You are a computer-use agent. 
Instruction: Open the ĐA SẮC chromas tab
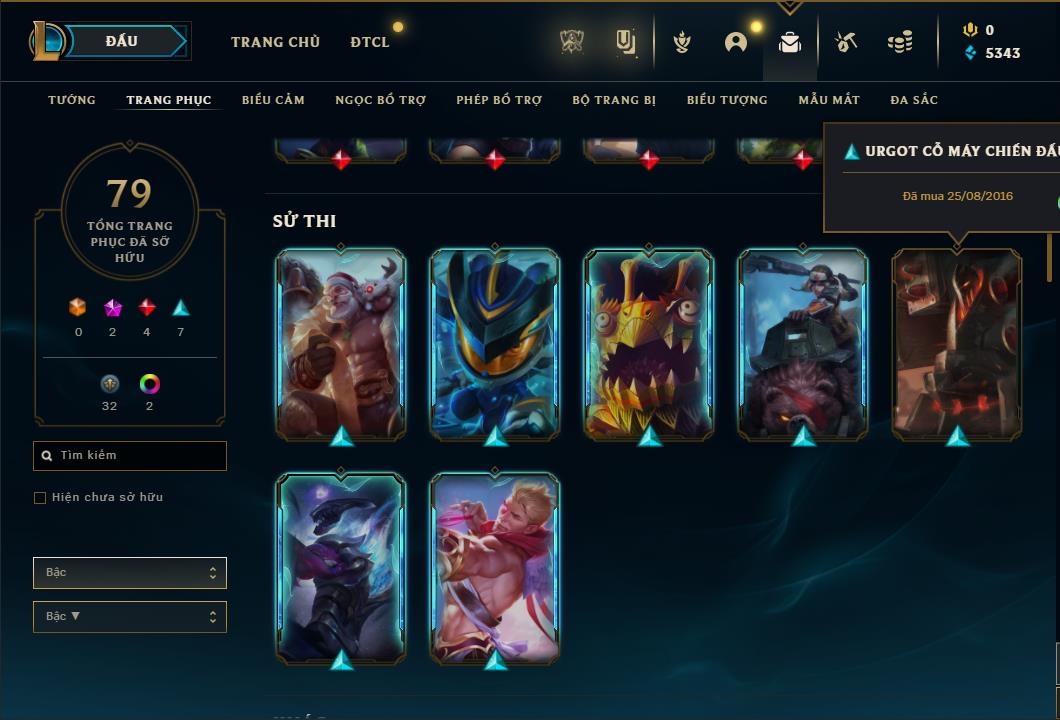coord(914,100)
